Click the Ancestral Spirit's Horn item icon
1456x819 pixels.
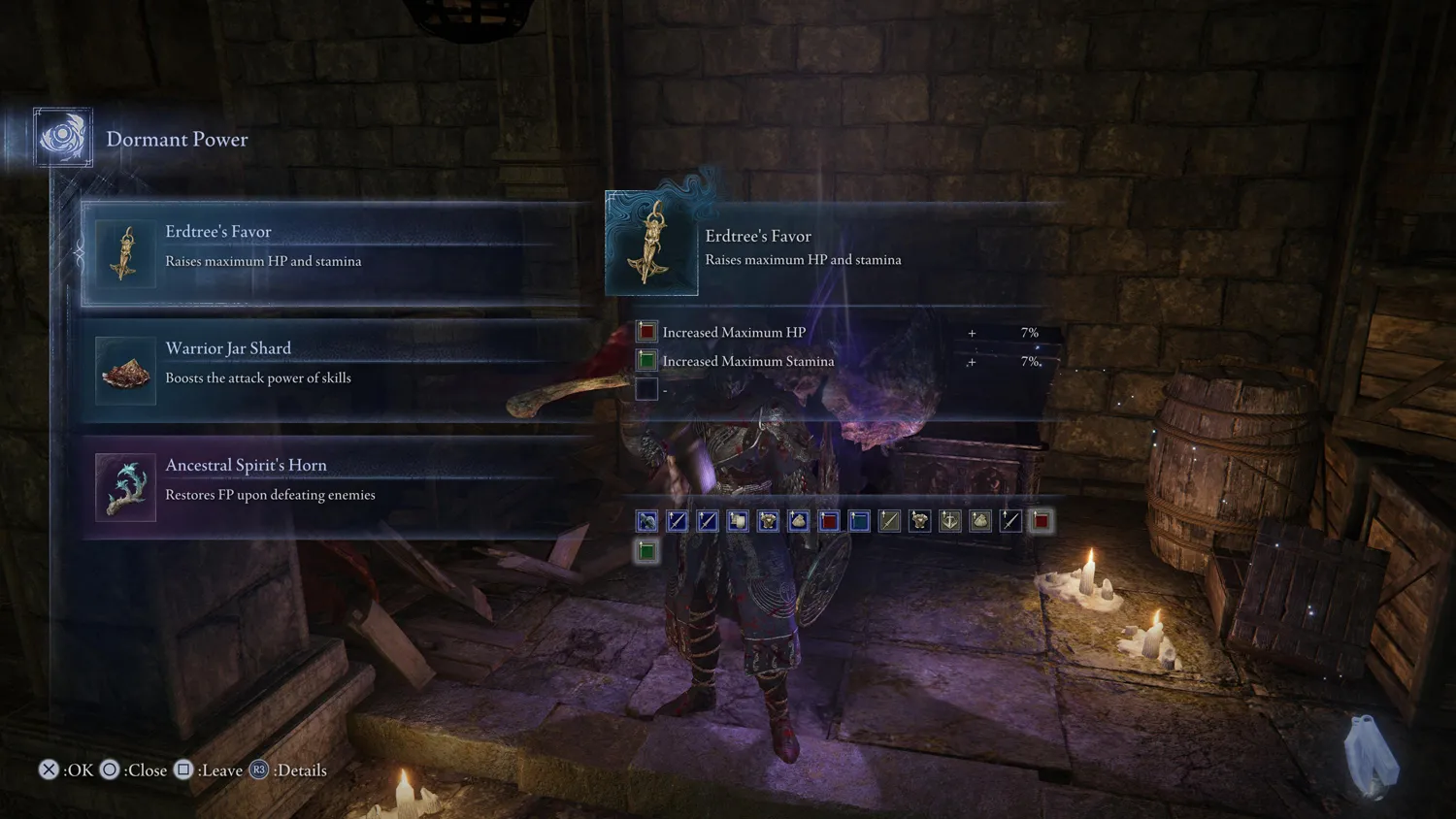coord(125,487)
